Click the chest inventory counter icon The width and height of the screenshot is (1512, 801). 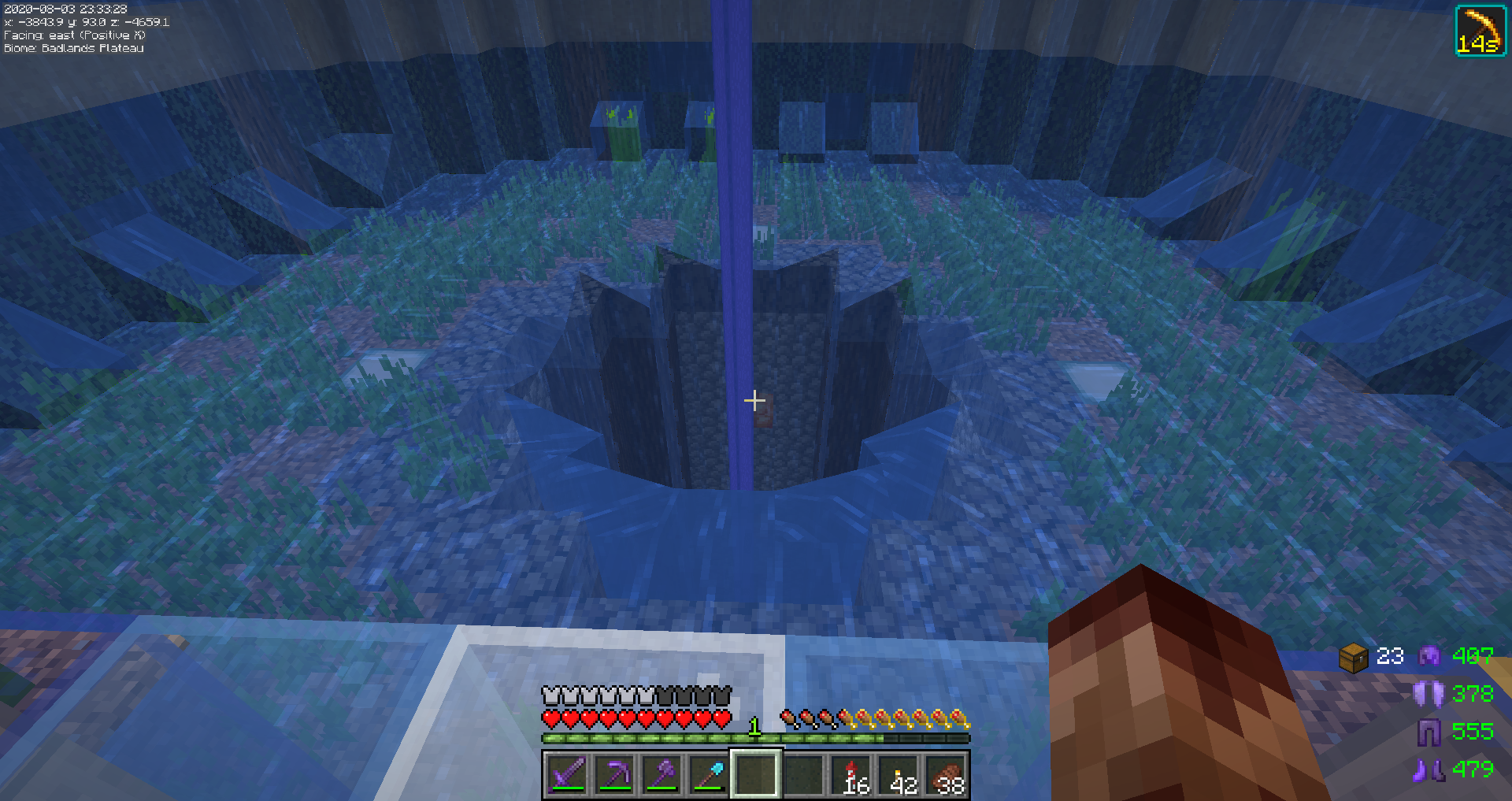(x=1353, y=657)
